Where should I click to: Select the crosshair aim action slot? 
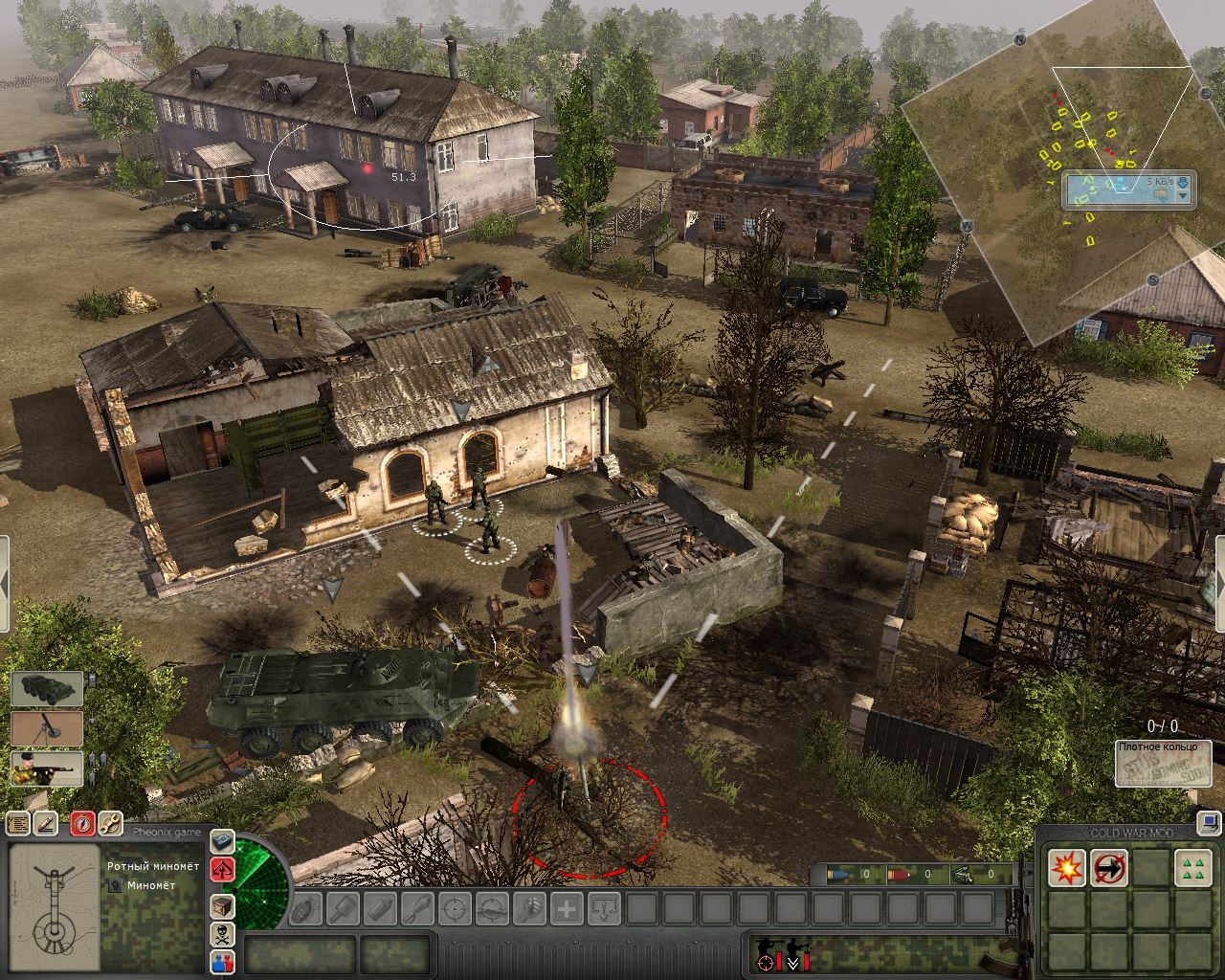[x=455, y=907]
